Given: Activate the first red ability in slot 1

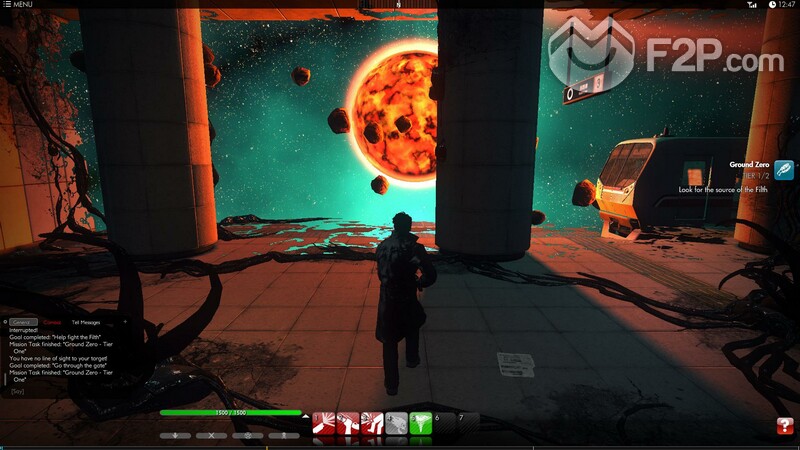Looking at the screenshot, I should point(324,424).
